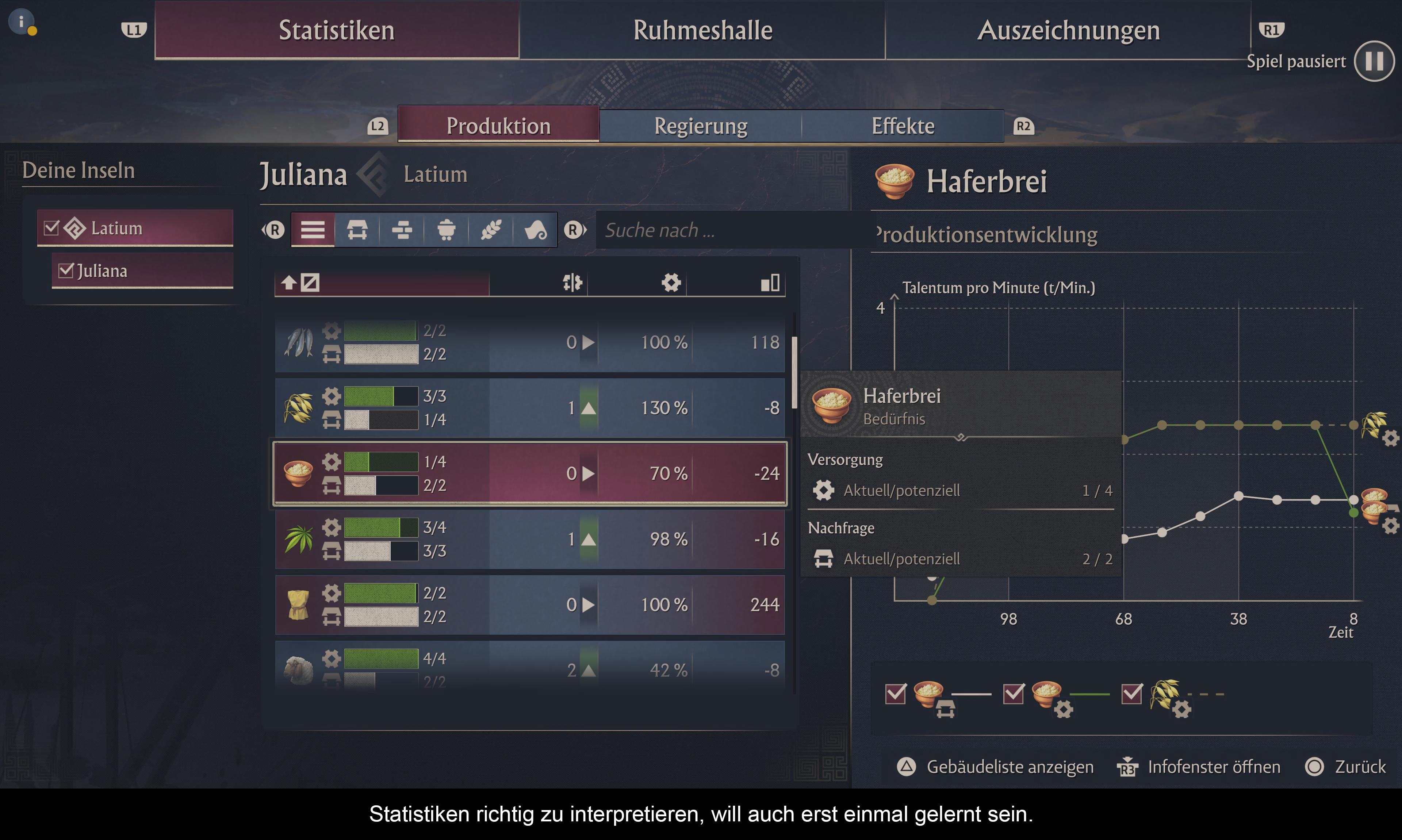1402x840 pixels.
Task: Sort list by production gear column
Action: point(671,283)
